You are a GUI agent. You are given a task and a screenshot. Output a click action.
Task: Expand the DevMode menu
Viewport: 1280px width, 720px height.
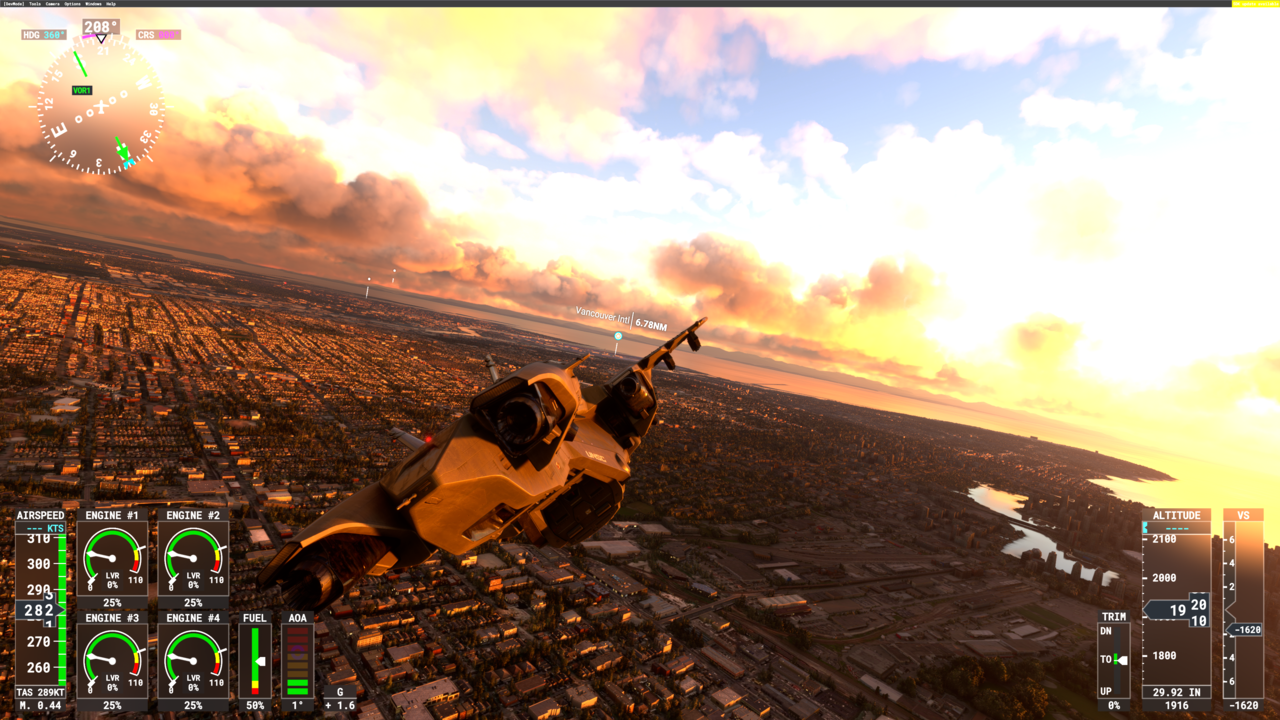13,4
